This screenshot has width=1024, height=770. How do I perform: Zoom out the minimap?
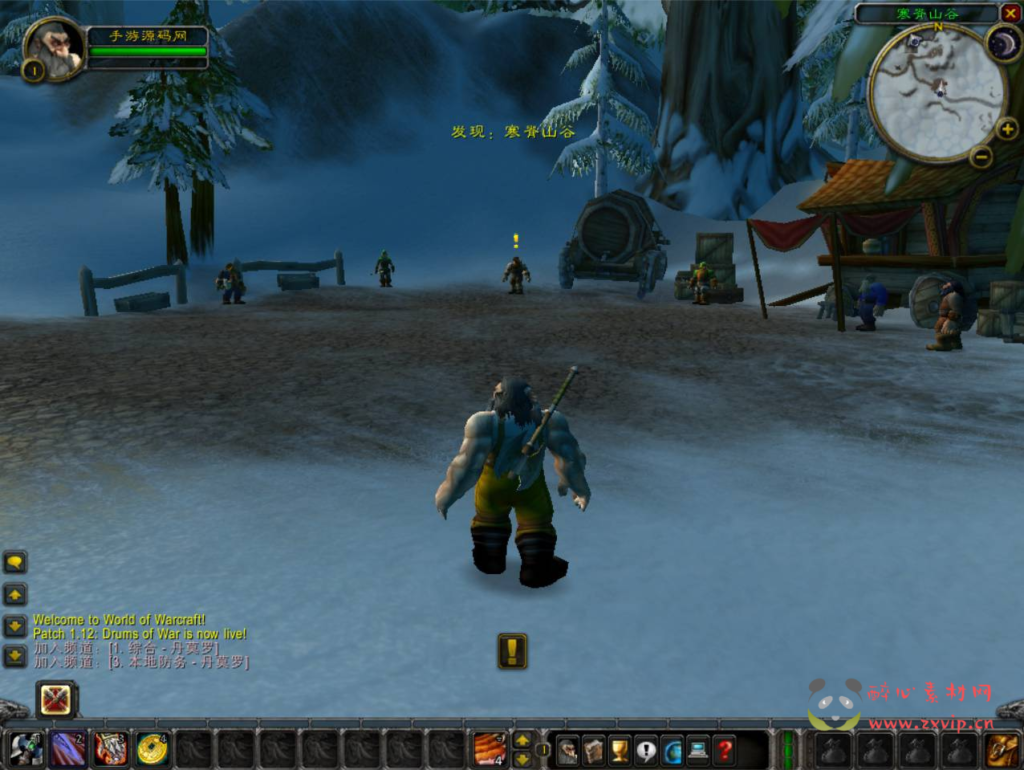point(981,156)
